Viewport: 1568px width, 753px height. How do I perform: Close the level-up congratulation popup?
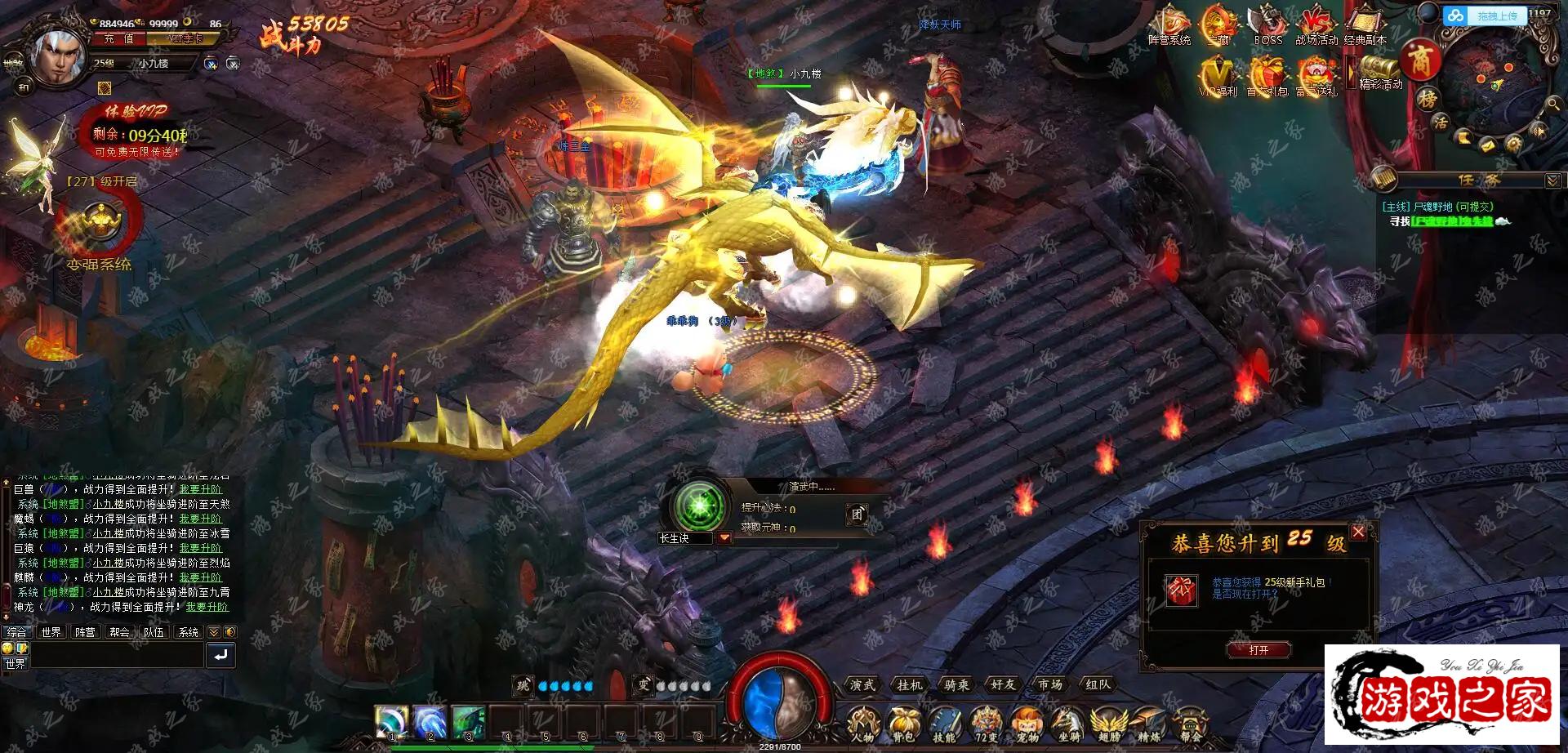pyautogui.click(x=1358, y=532)
